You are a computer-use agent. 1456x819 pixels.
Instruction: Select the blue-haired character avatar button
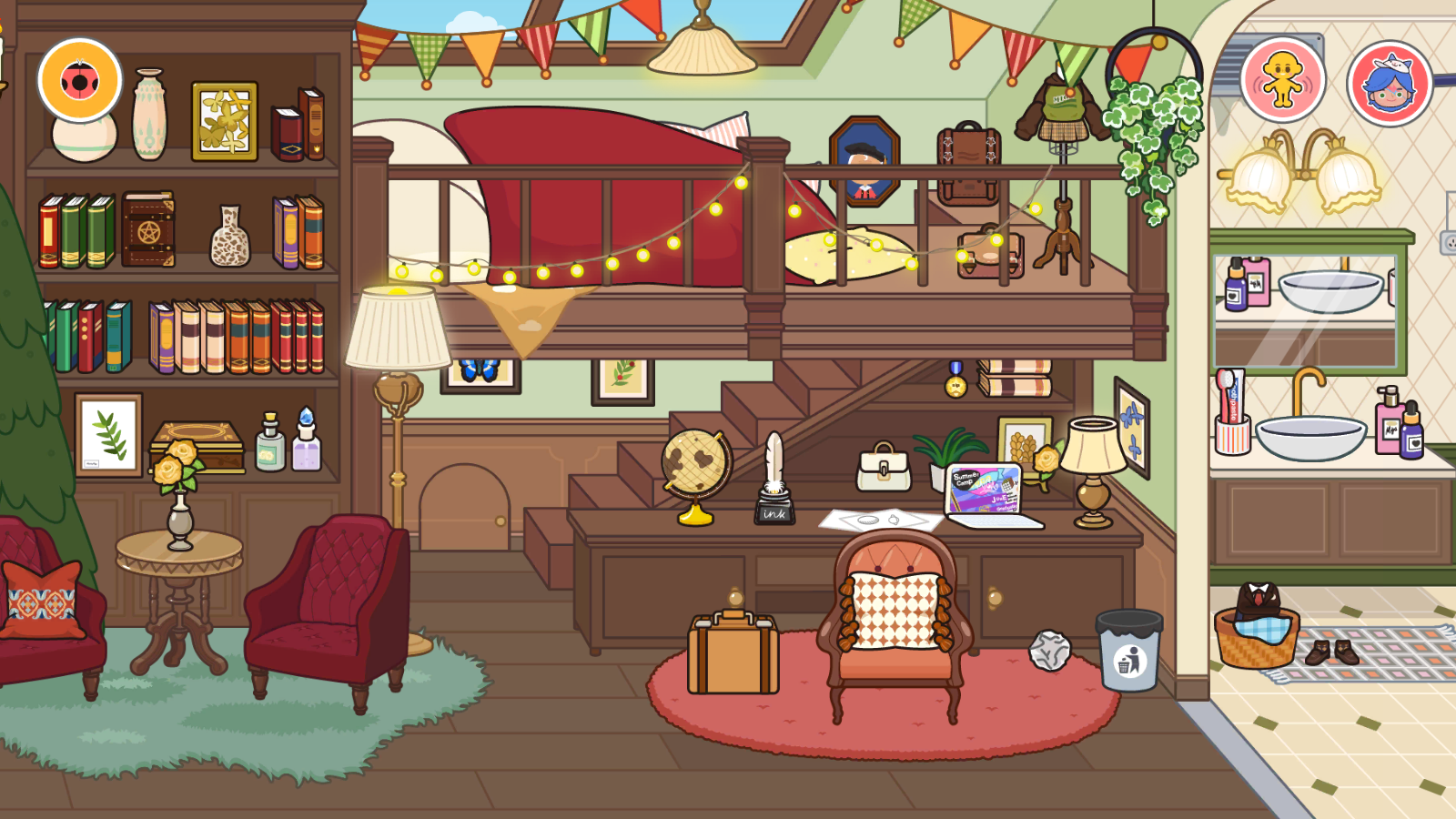[1390, 83]
